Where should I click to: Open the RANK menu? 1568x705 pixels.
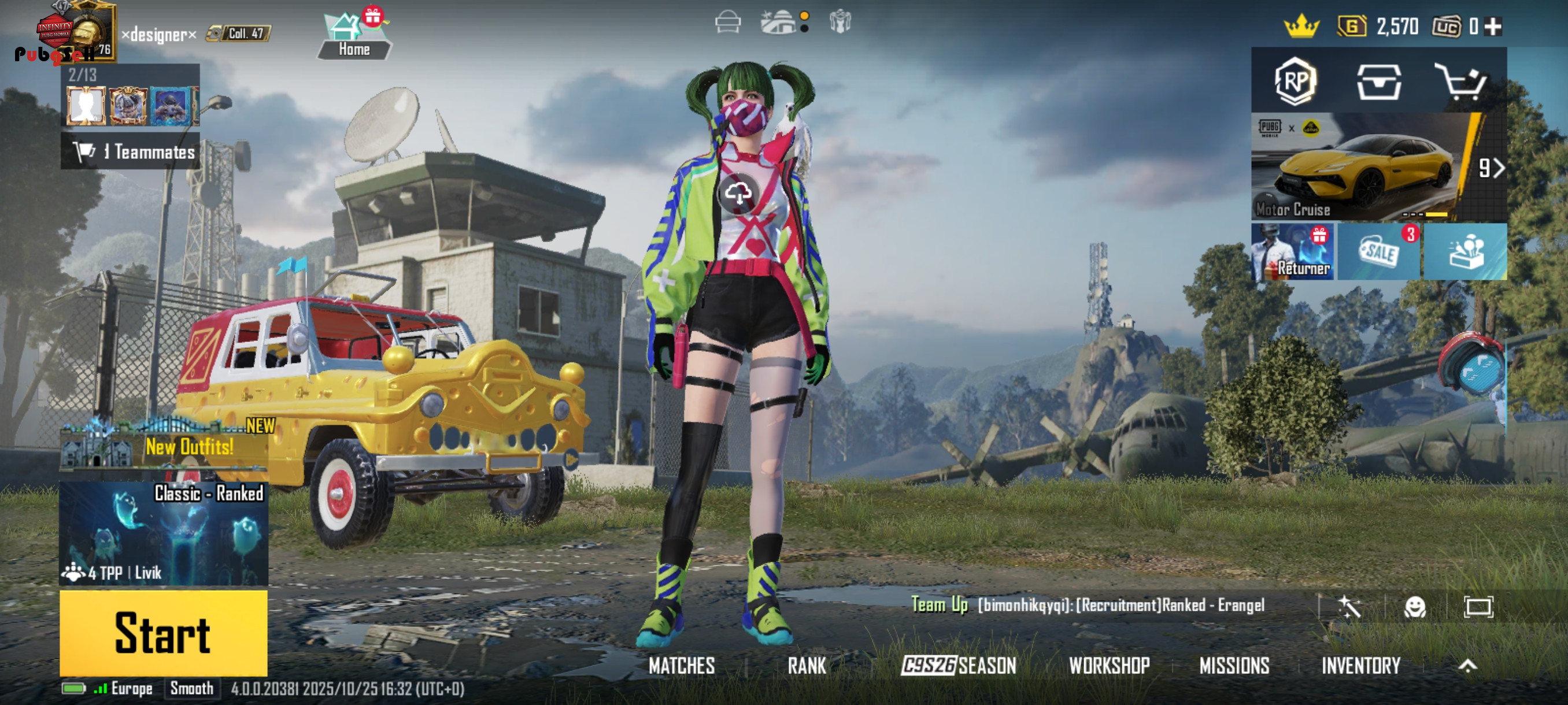[807, 666]
